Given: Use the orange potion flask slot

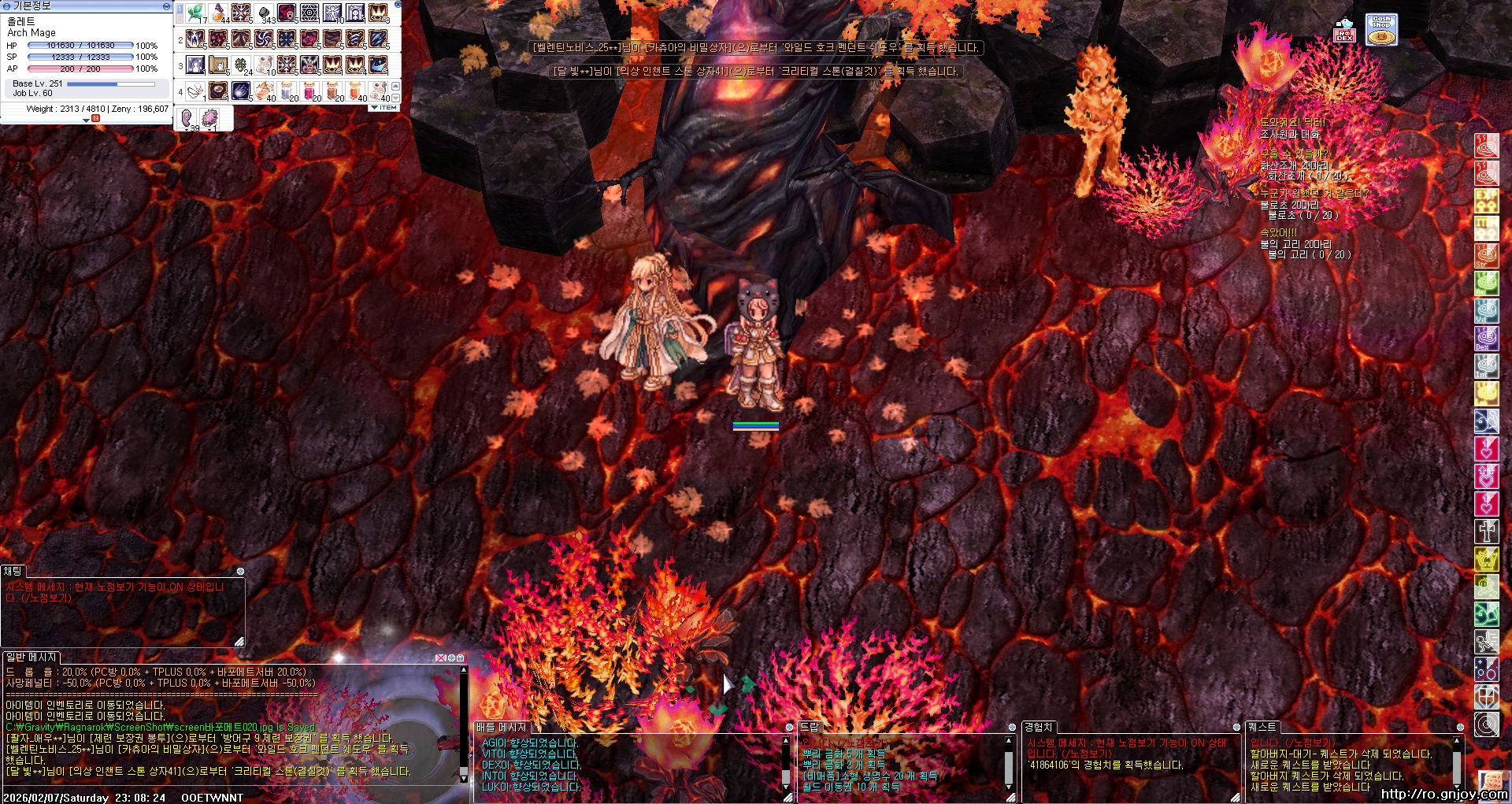Looking at the screenshot, I should tap(218, 13).
